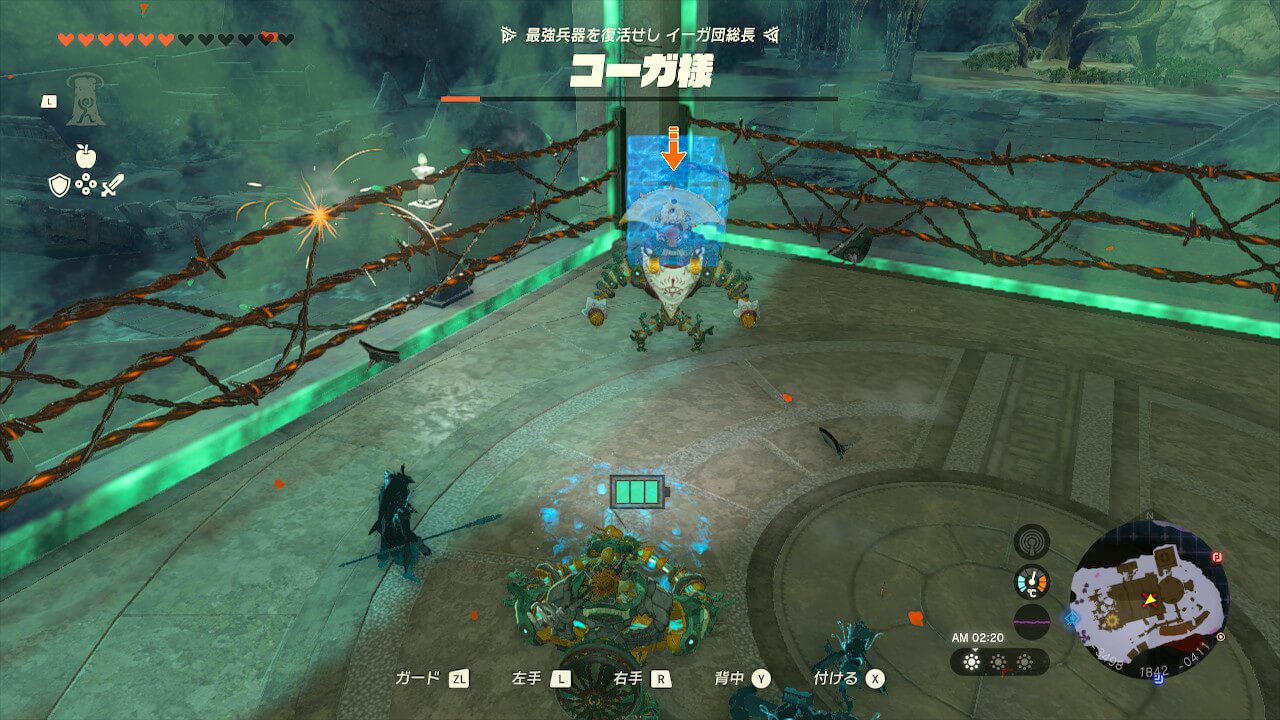Image resolution: width=1280 pixels, height=720 pixels.
Task: Choose the sword weapon quick-select icon
Action: pos(111,185)
